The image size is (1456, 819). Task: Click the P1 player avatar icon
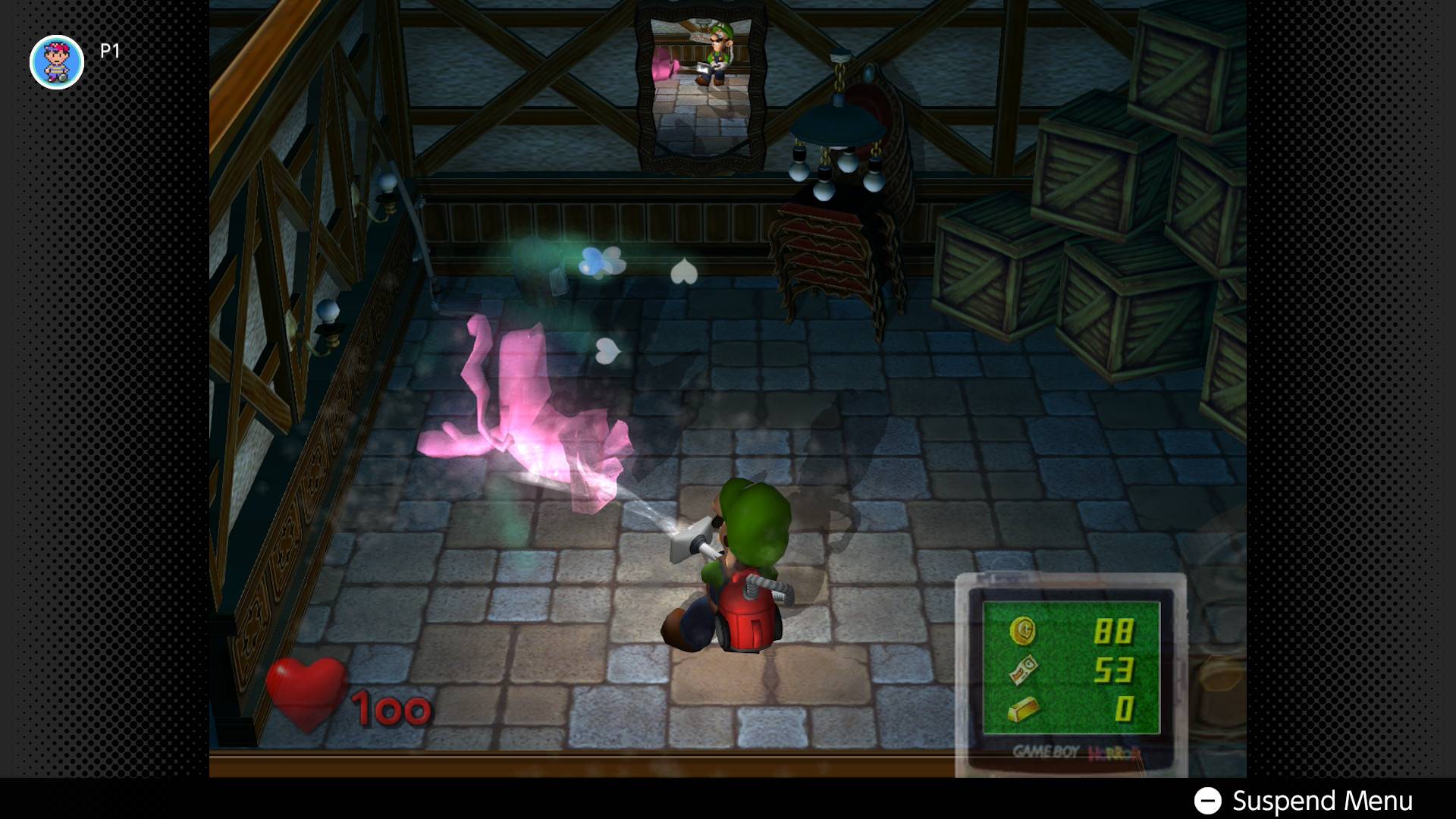click(x=57, y=62)
